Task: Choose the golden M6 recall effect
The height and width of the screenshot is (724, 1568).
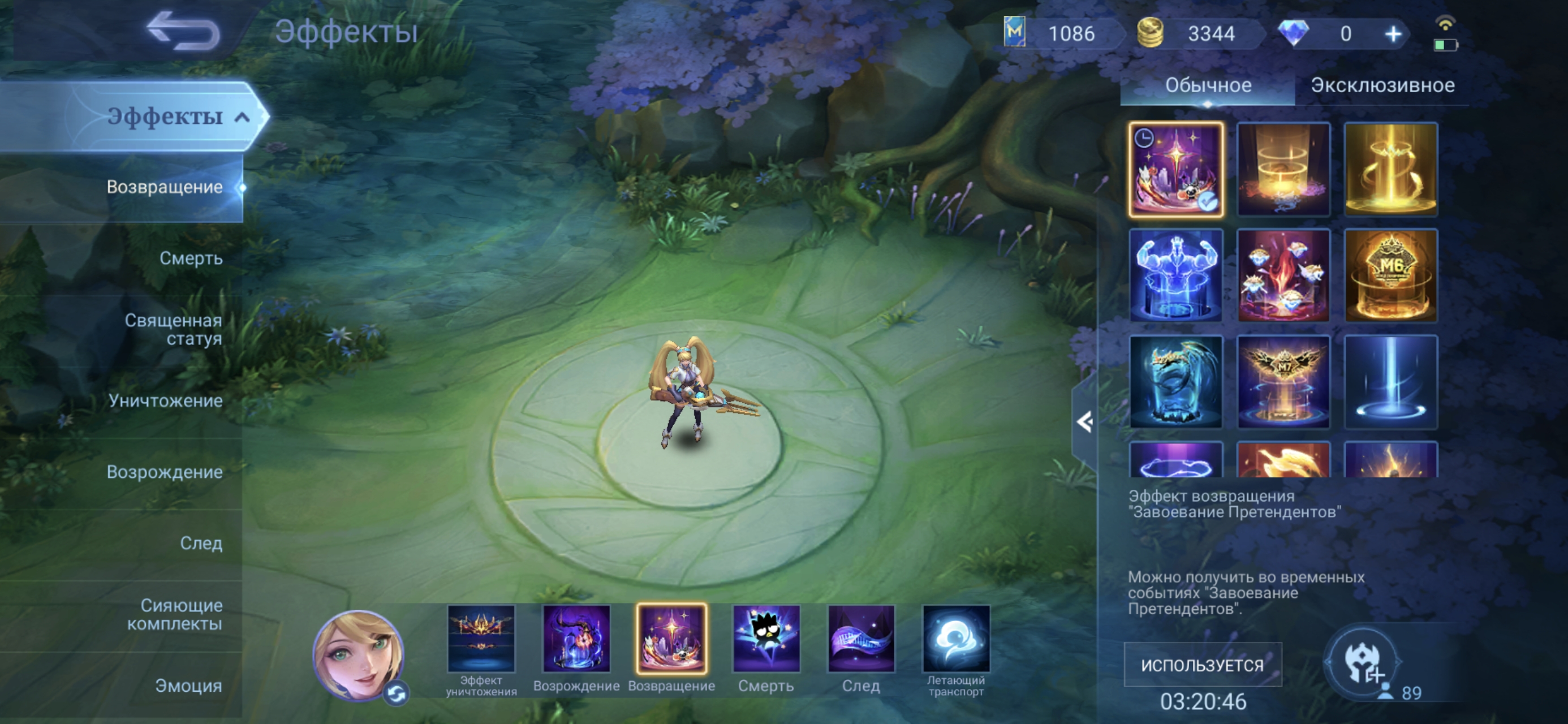Action: coord(1391,276)
